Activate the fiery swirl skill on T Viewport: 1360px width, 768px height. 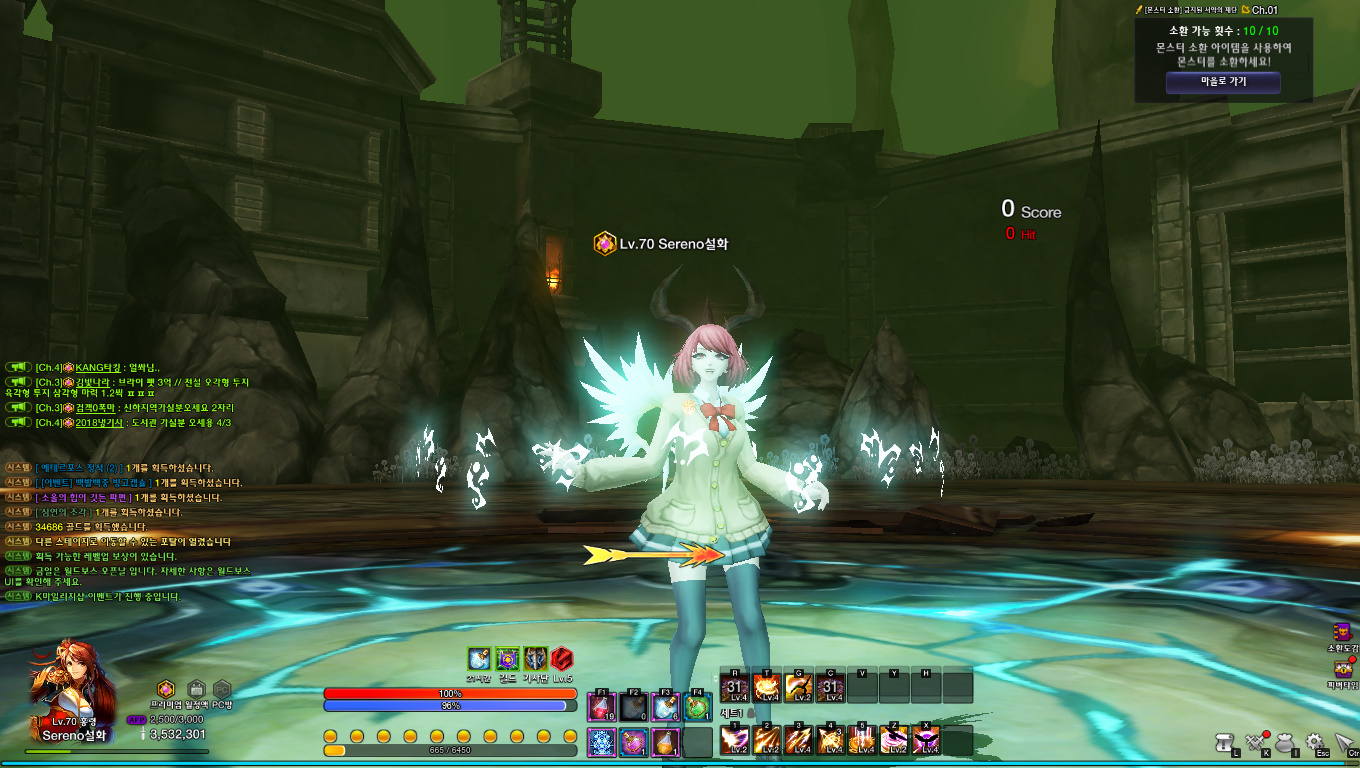point(767,687)
